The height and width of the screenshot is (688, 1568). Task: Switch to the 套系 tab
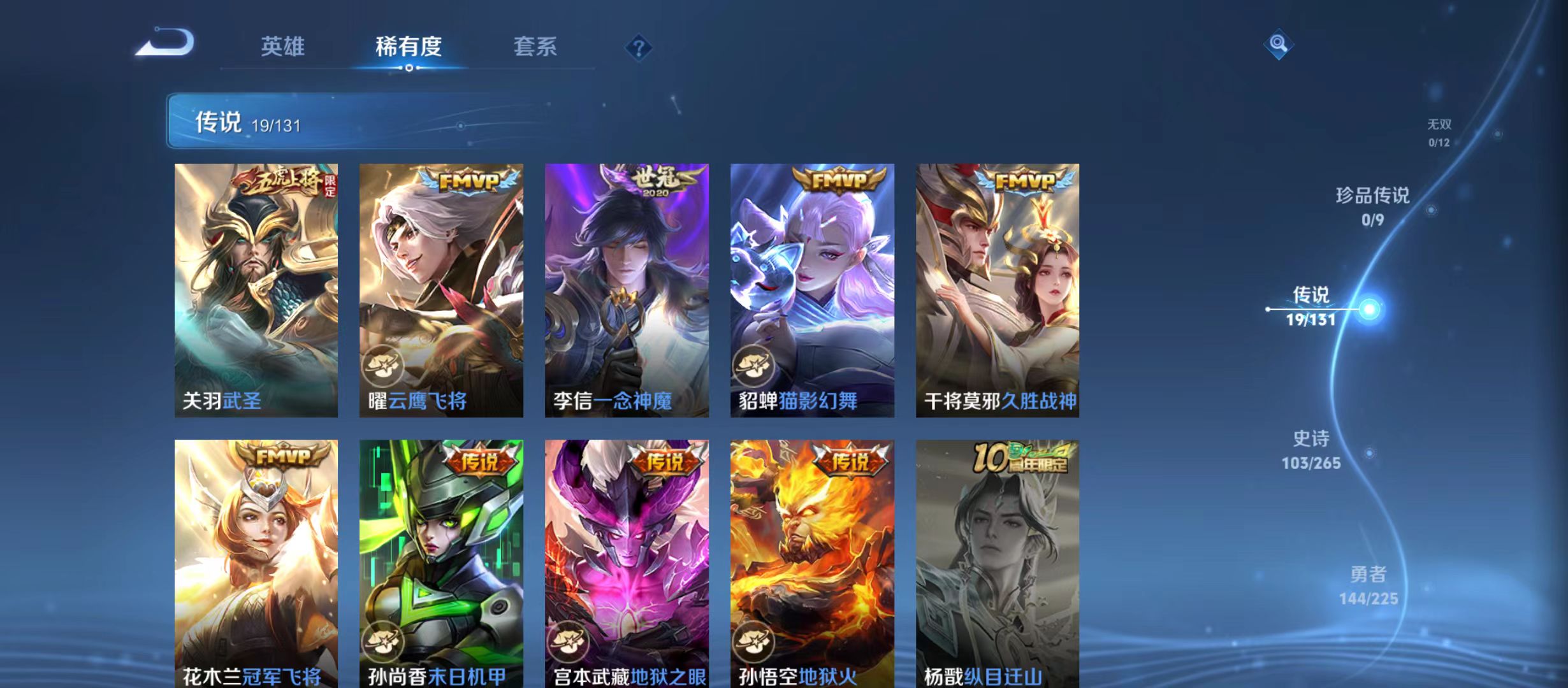[537, 47]
